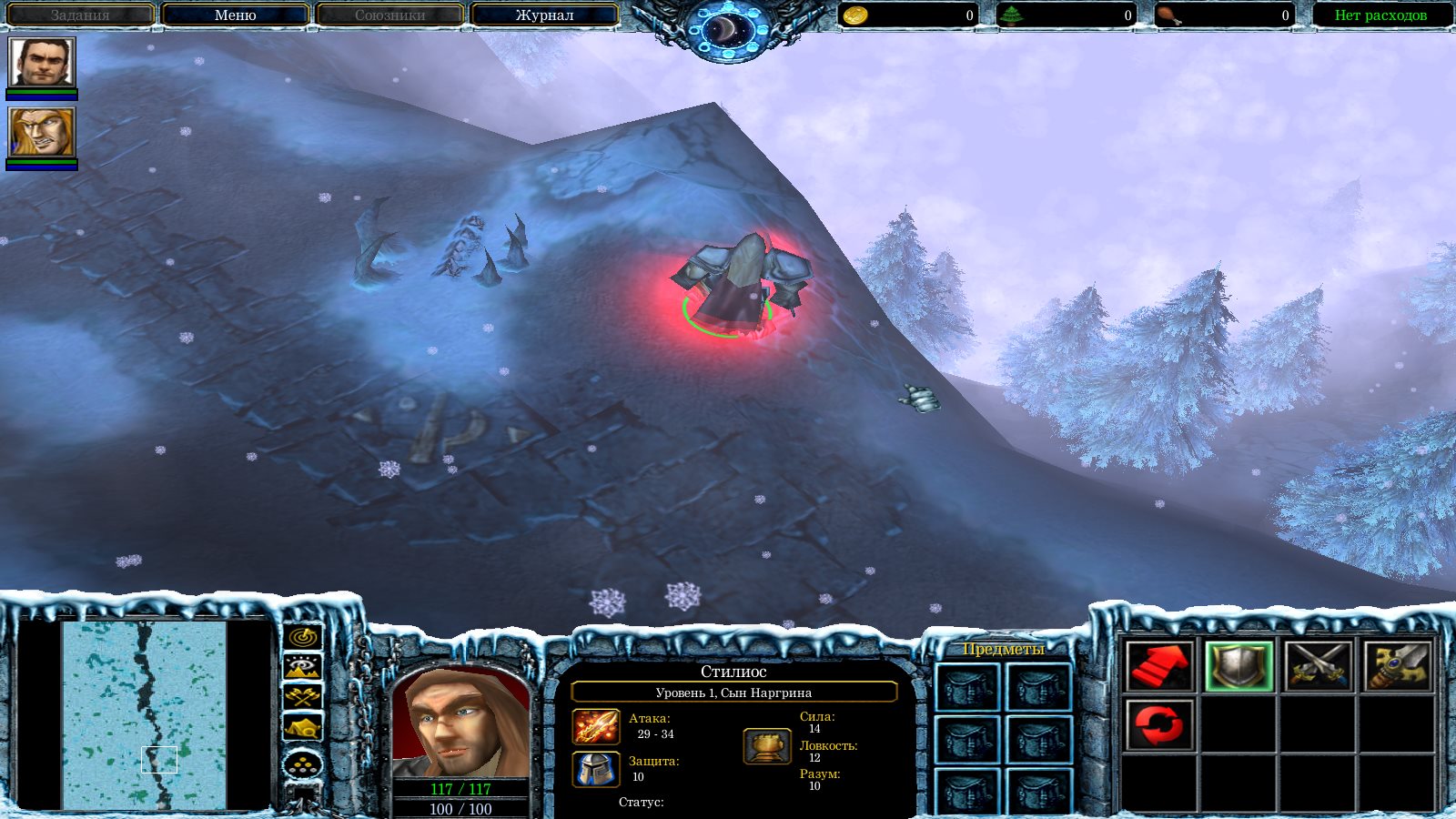Open the Меню button

pos(235,15)
